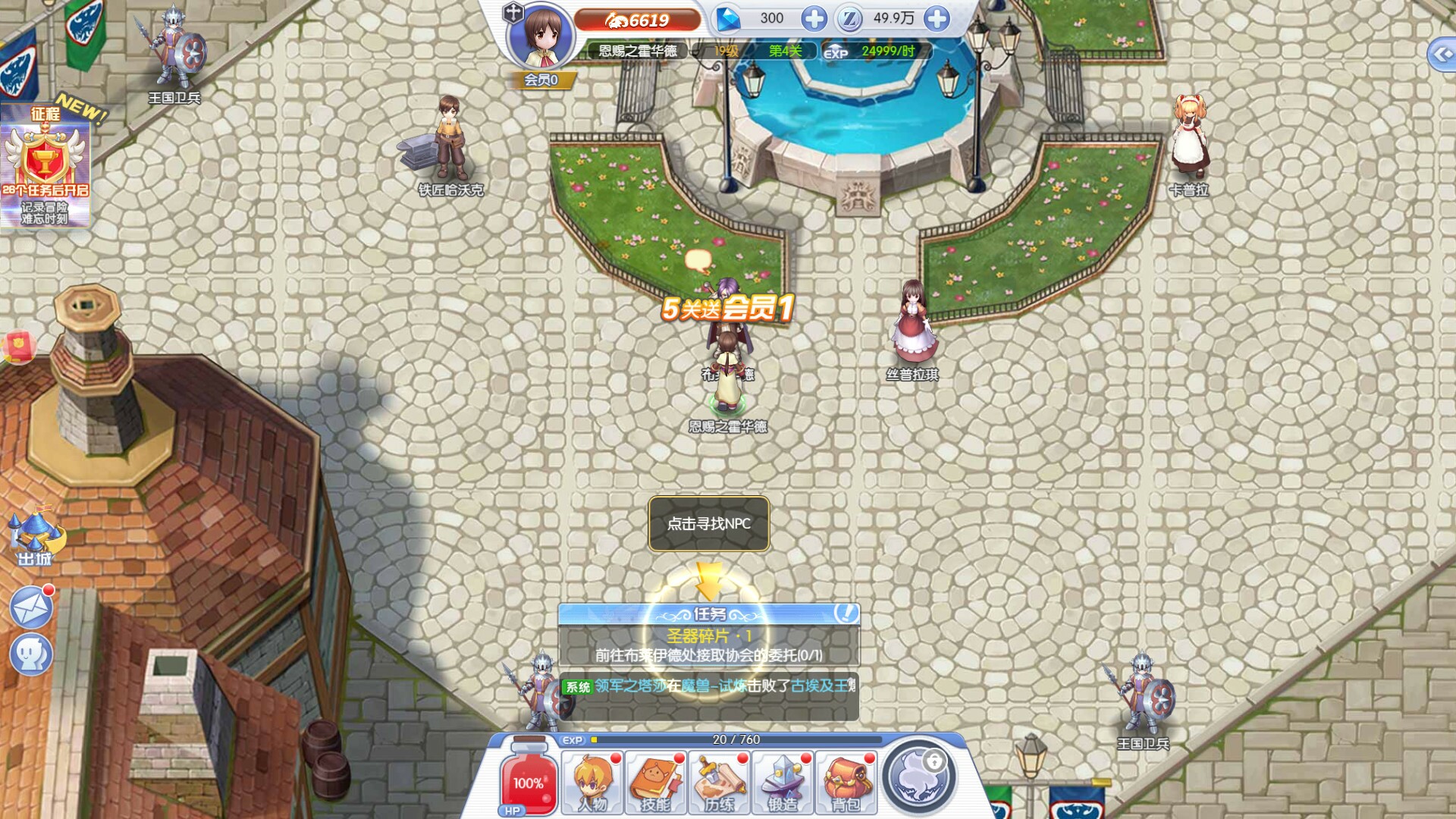The width and height of the screenshot is (1456, 819).
Task: Expand the side panel arrow tab
Action: click(x=1442, y=55)
